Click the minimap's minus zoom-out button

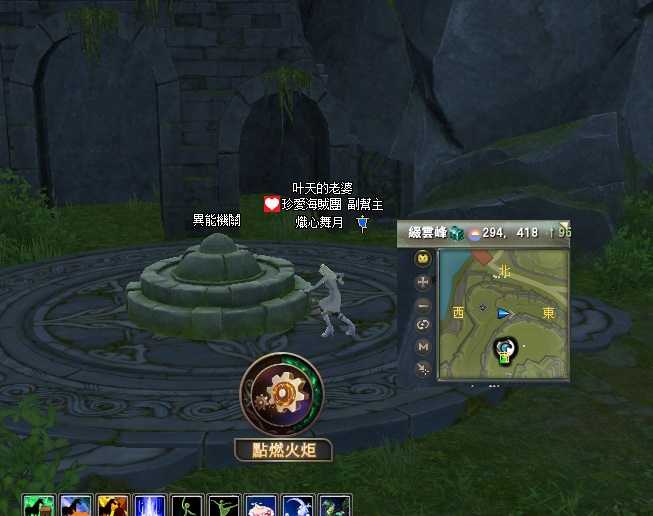[x=423, y=304]
